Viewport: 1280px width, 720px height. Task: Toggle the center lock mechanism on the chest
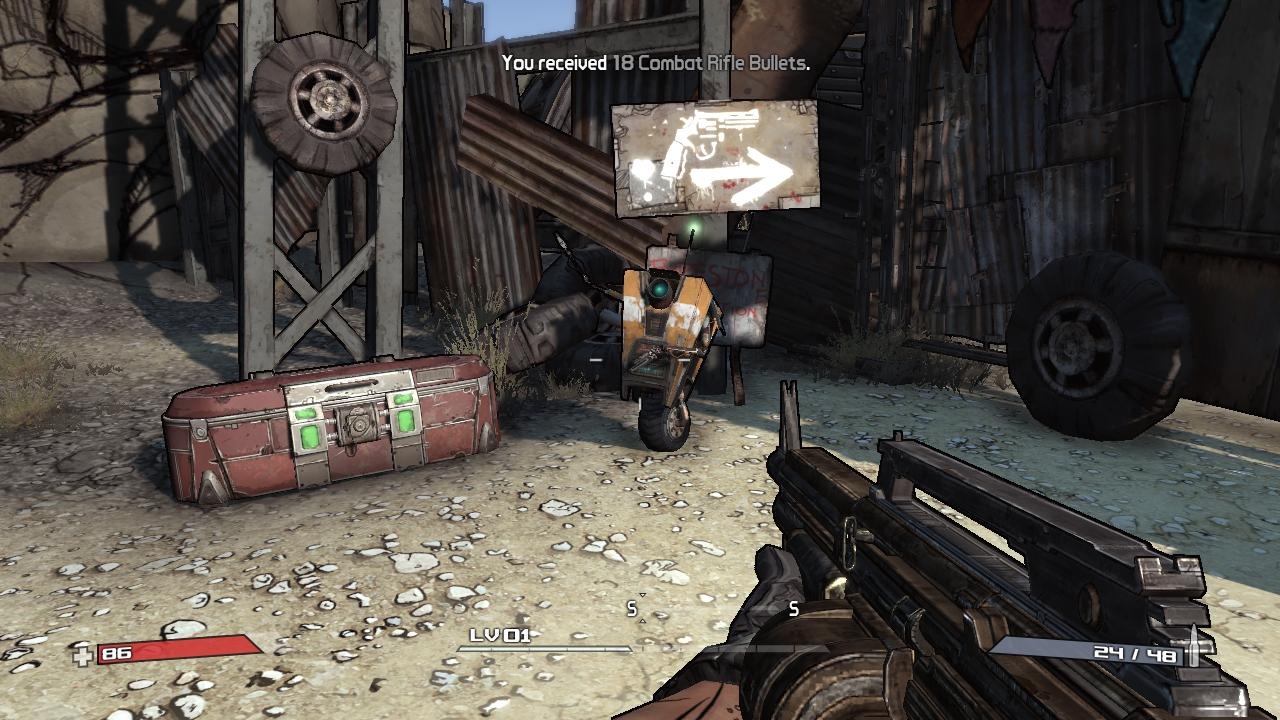click(x=356, y=428)
